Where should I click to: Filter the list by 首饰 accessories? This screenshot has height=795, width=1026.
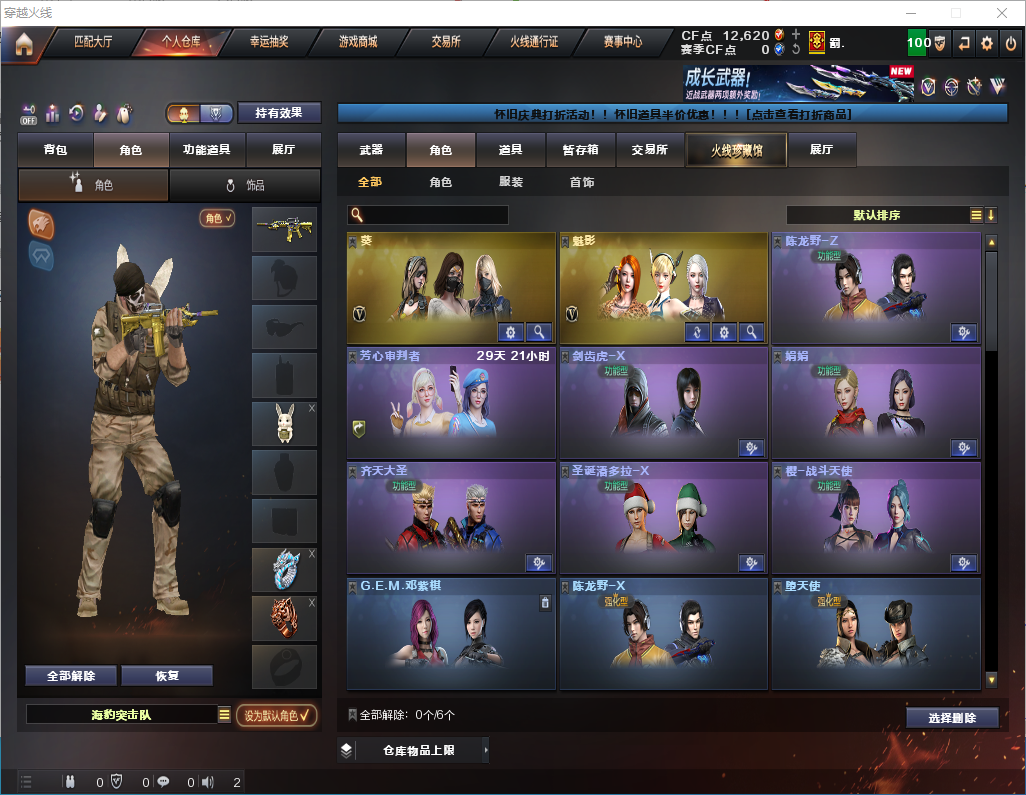coord(582,182)
